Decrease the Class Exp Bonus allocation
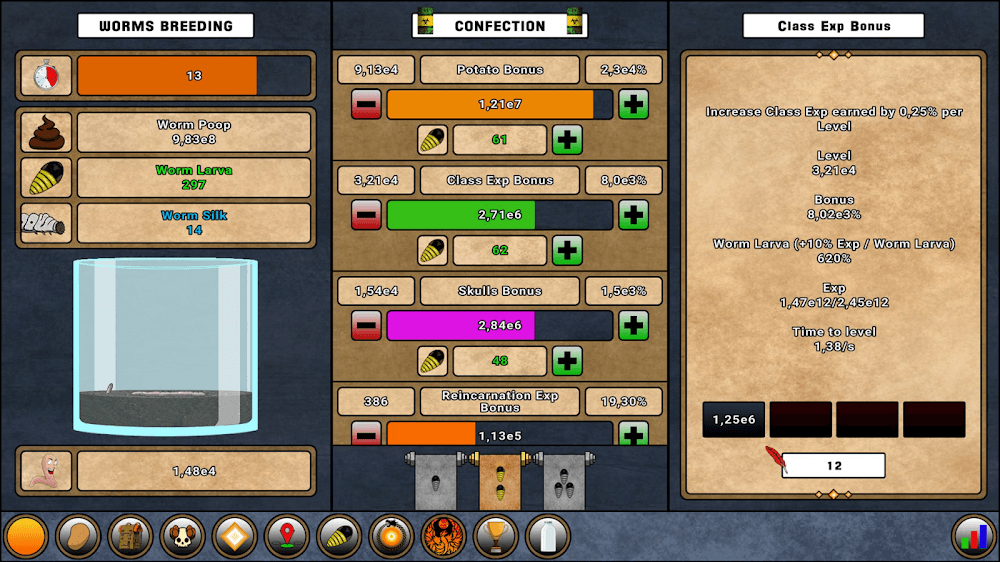 (x=366, y=215)
